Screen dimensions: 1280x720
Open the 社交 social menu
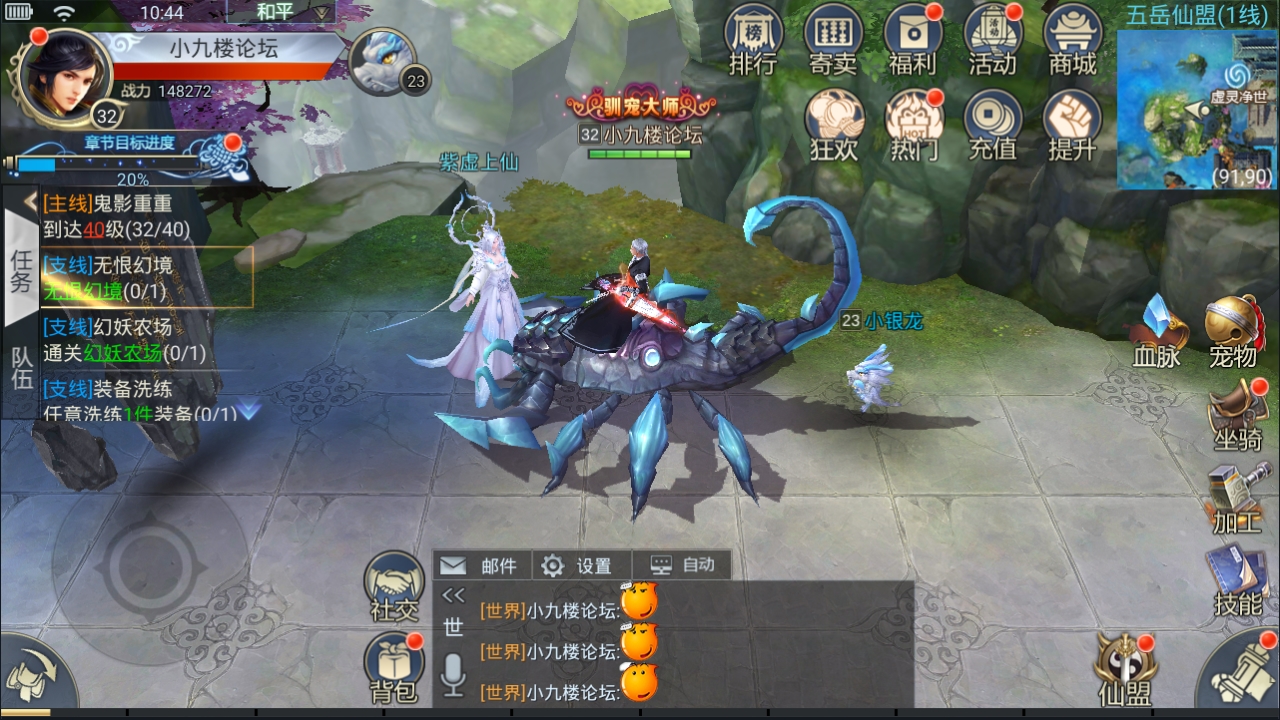[x=394, y=584]
